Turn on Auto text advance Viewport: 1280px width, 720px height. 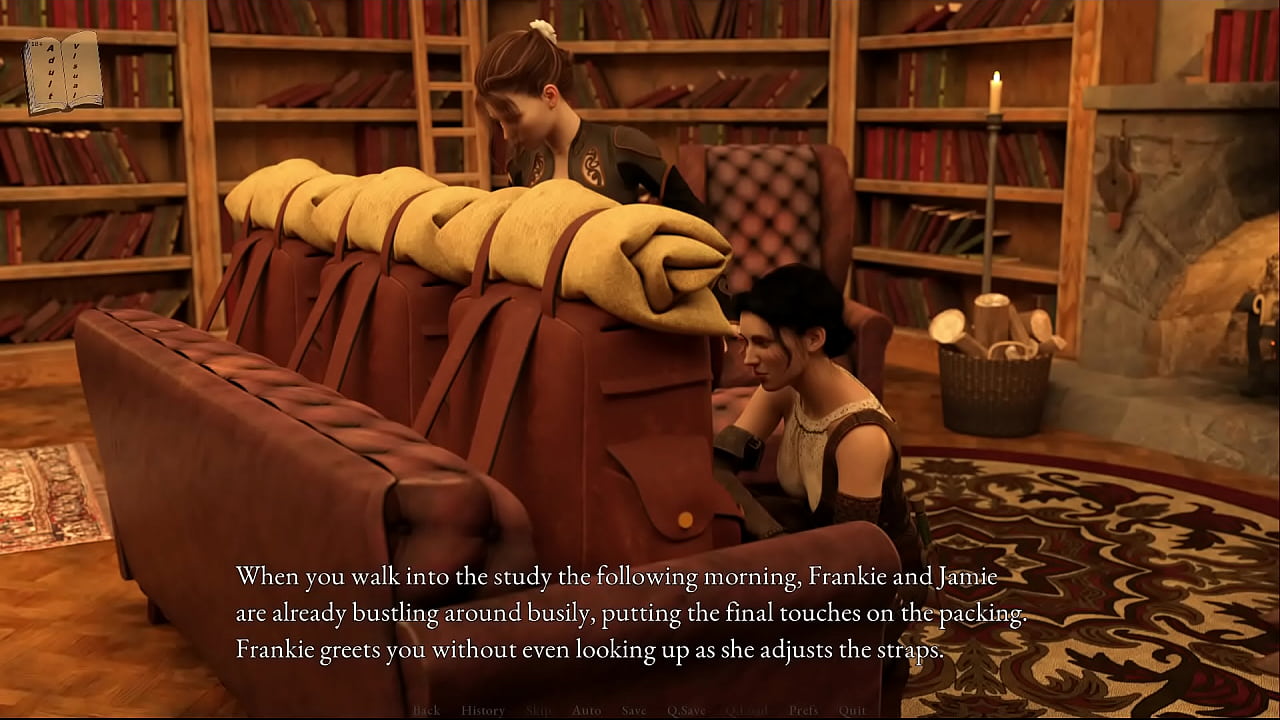tap(586, 711)
